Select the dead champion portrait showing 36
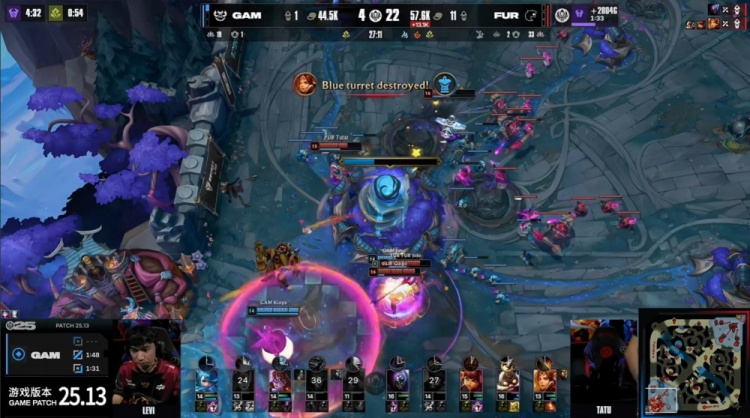The height and width of the screenshot is (418, 750). click(317, 381)
